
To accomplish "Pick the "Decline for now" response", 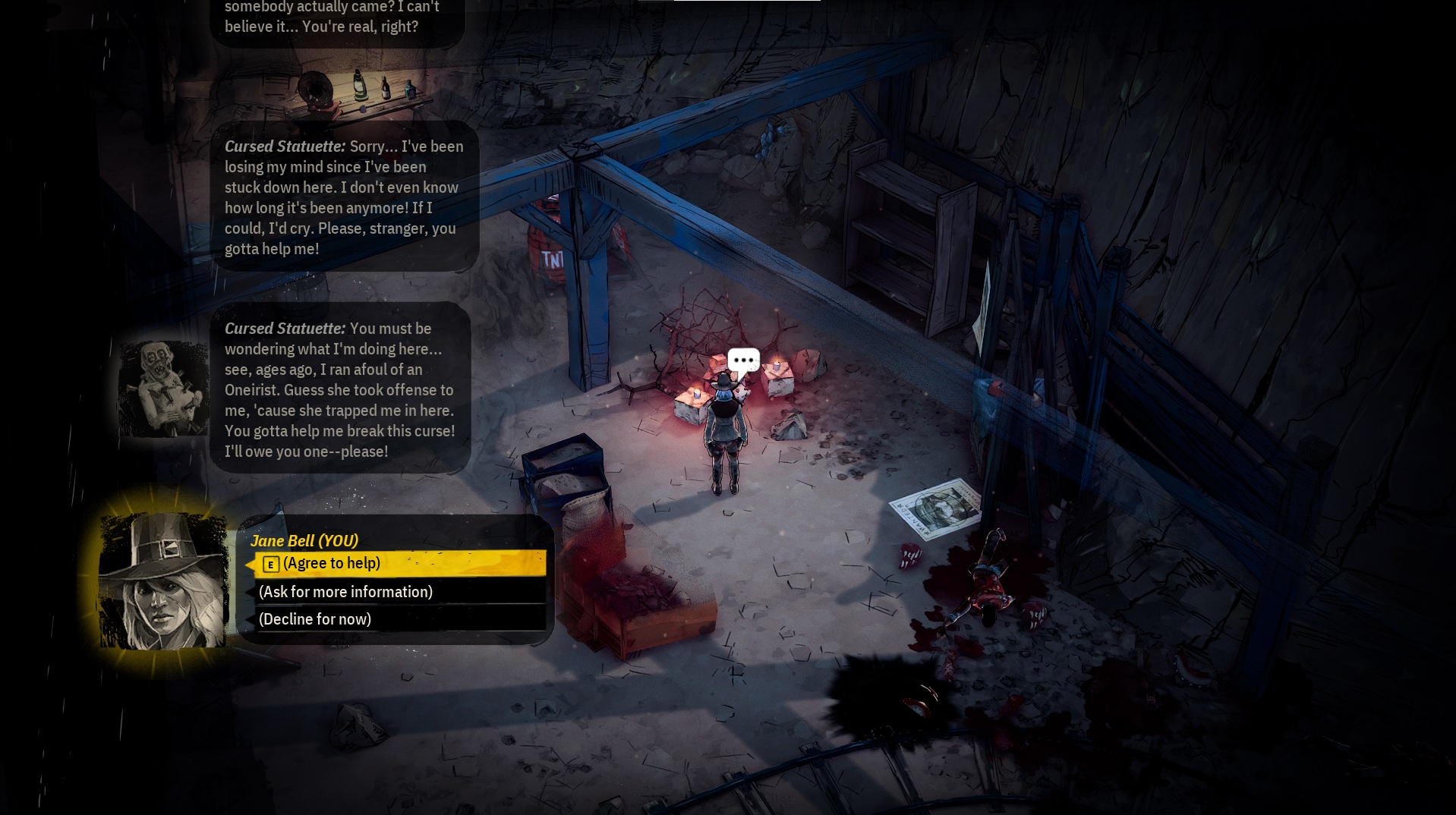I will tap(399, 619).
